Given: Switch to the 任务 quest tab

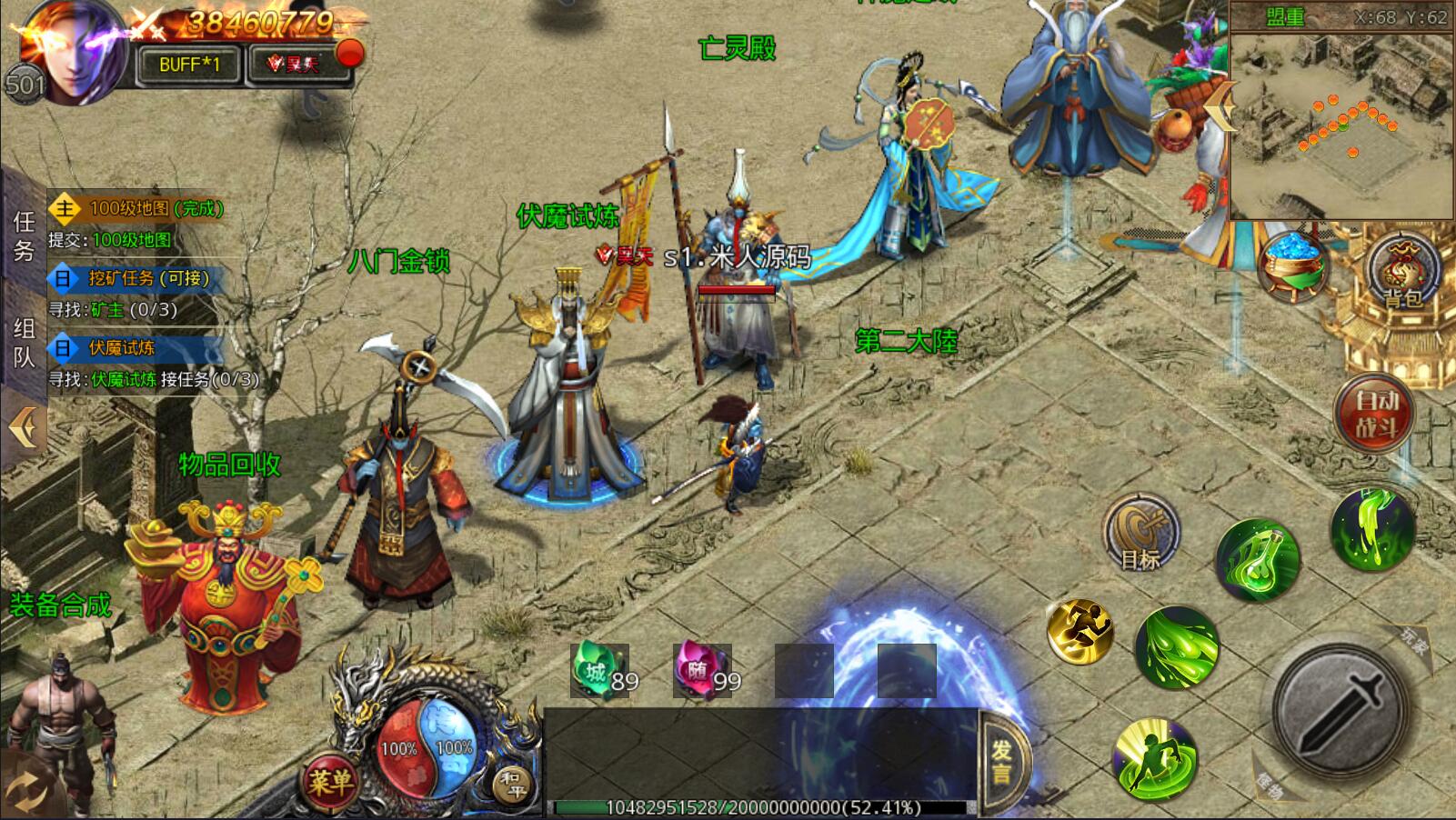Looking at the screenshot, I should click(24, 235).
